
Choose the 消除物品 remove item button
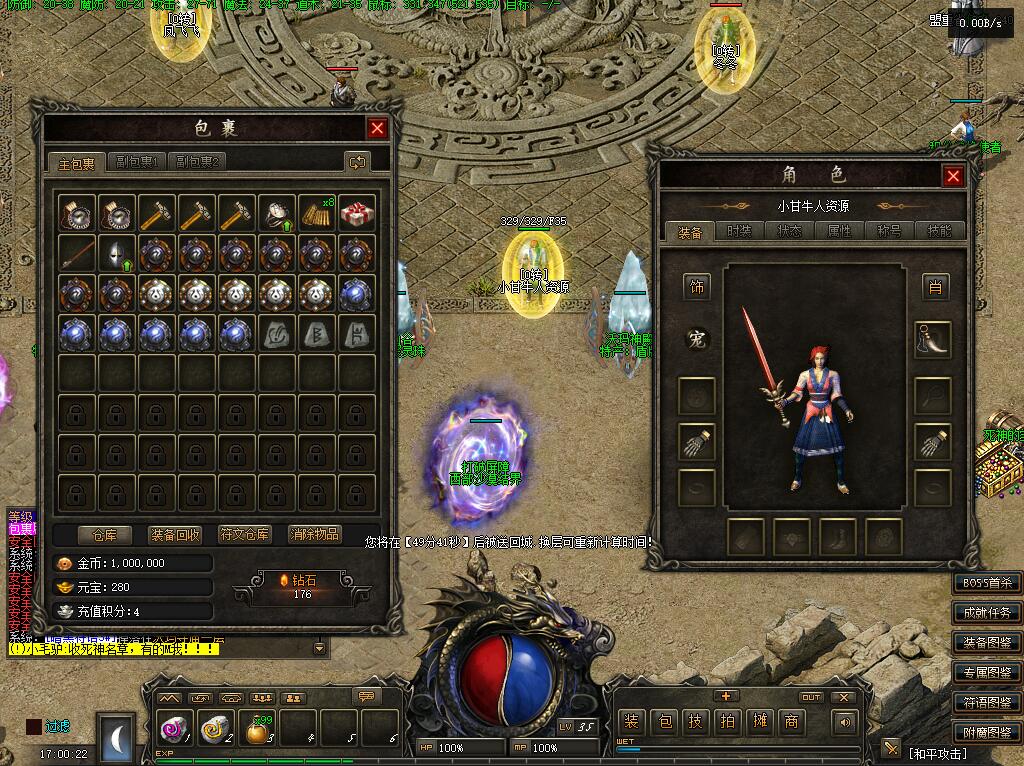click(x=314, y=535)
